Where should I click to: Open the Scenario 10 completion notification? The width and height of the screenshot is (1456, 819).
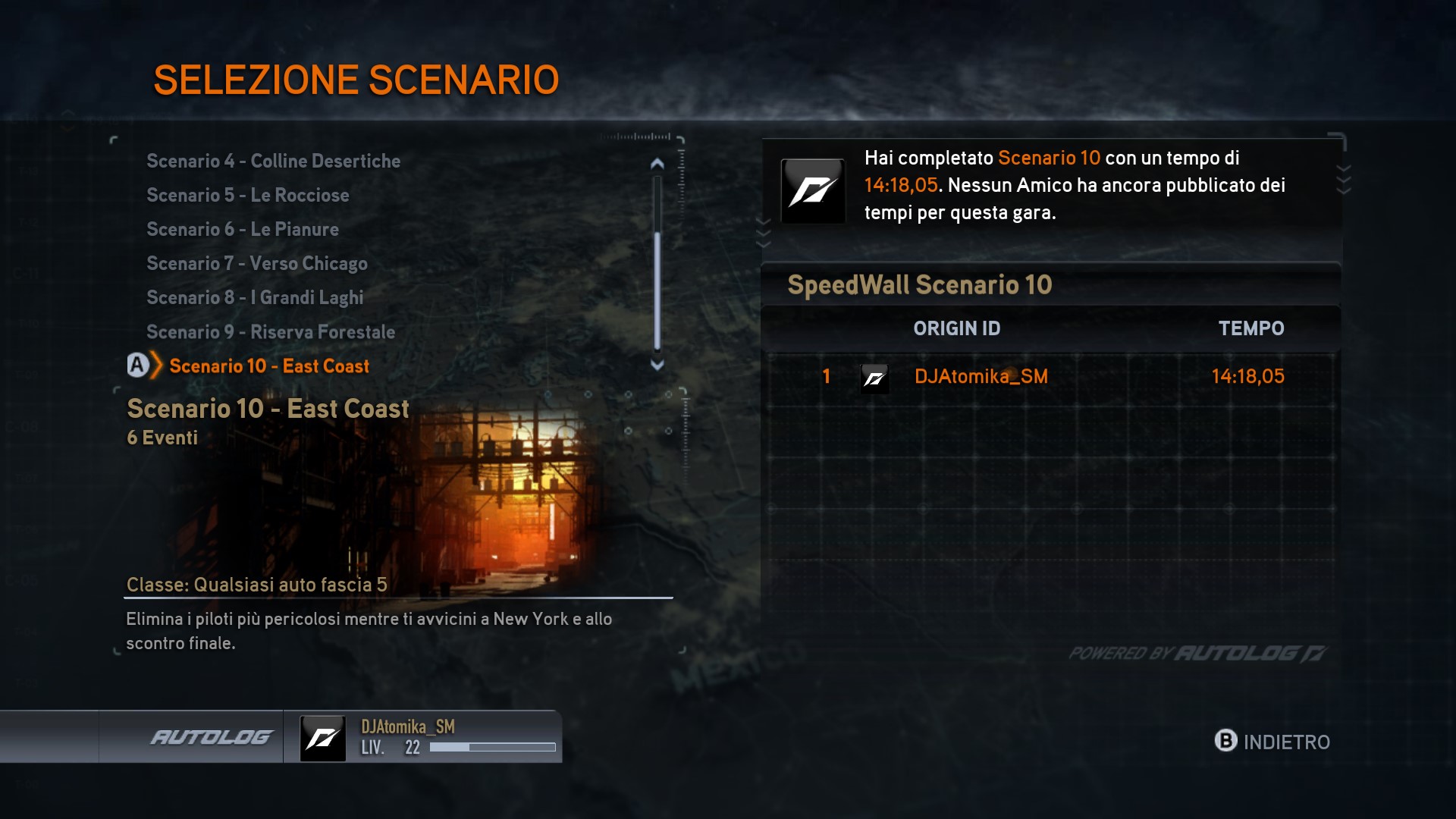[x=1051, y=186]
